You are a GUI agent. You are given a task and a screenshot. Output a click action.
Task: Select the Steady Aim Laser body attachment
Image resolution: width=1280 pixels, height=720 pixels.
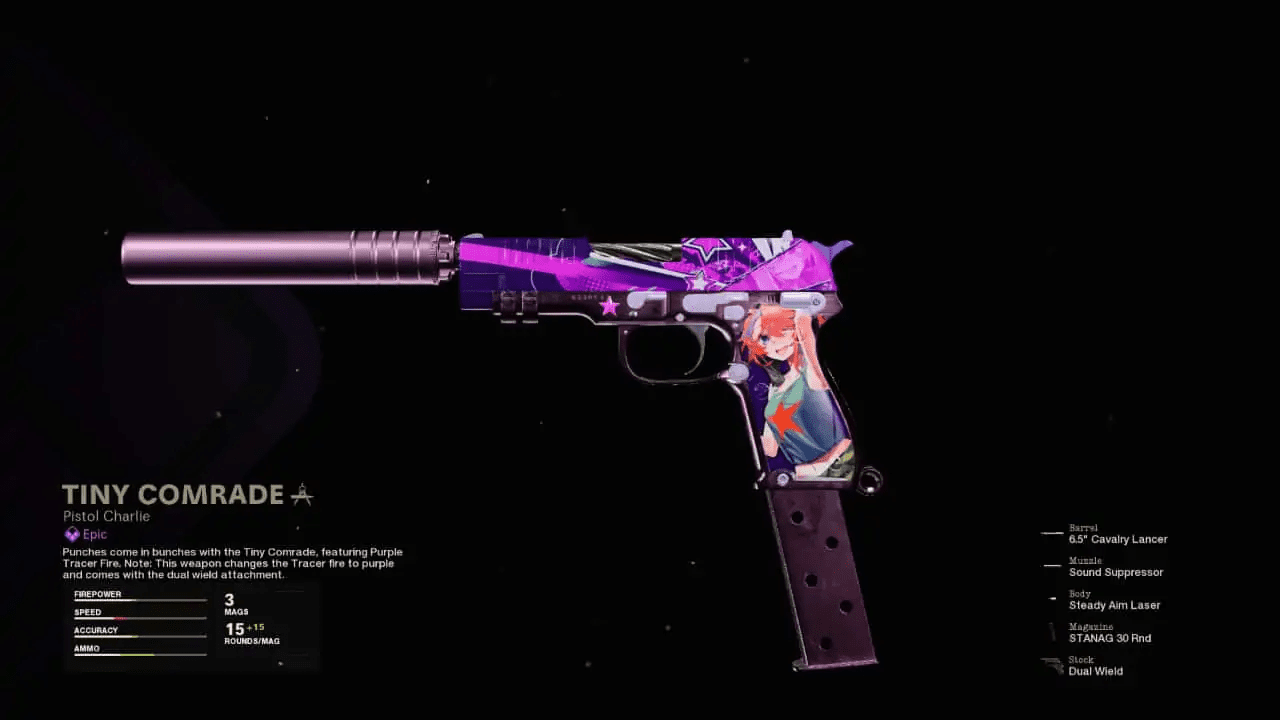point(1114,605)
